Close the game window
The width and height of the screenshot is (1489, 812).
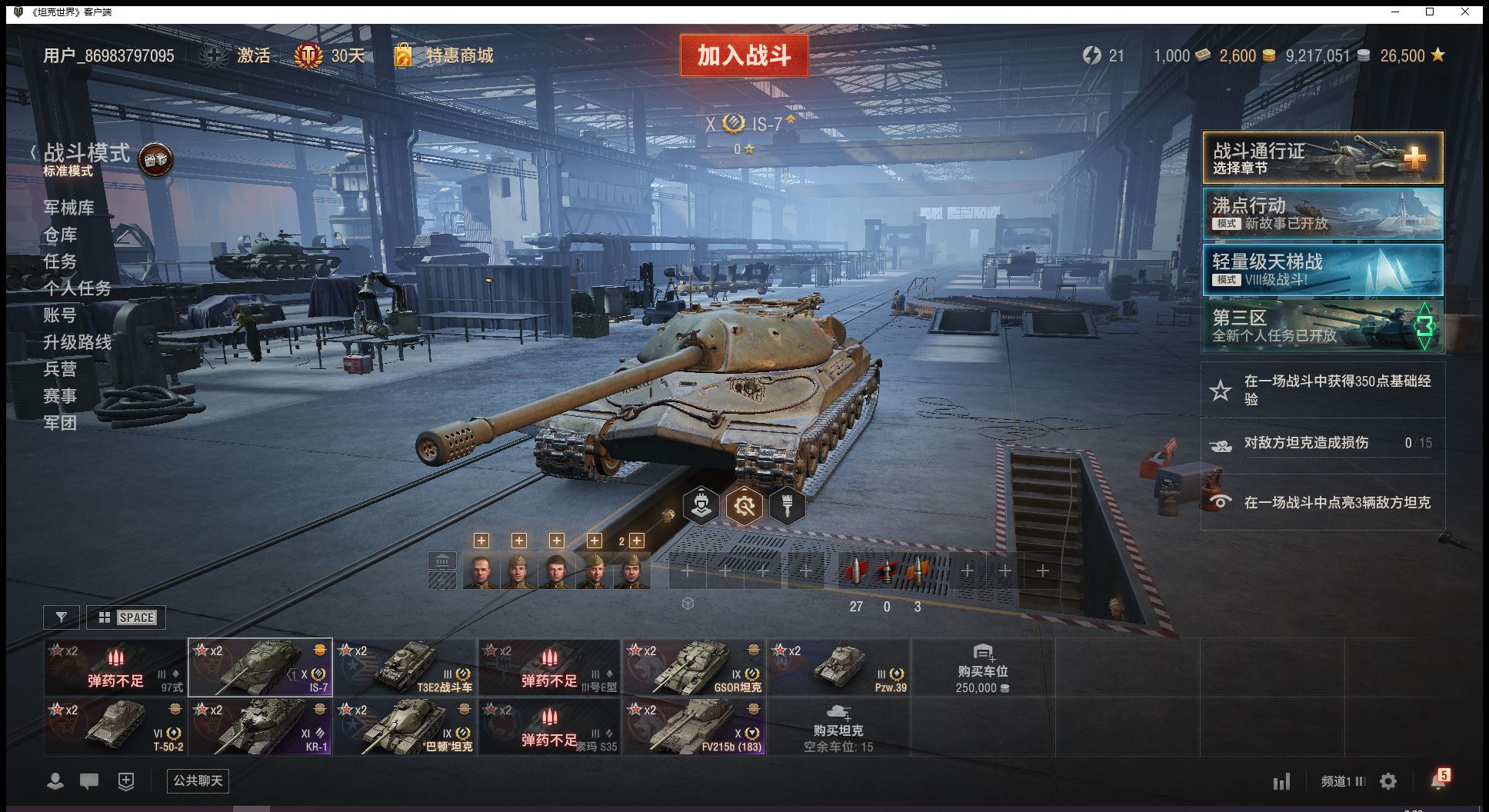pos(1465,12)
